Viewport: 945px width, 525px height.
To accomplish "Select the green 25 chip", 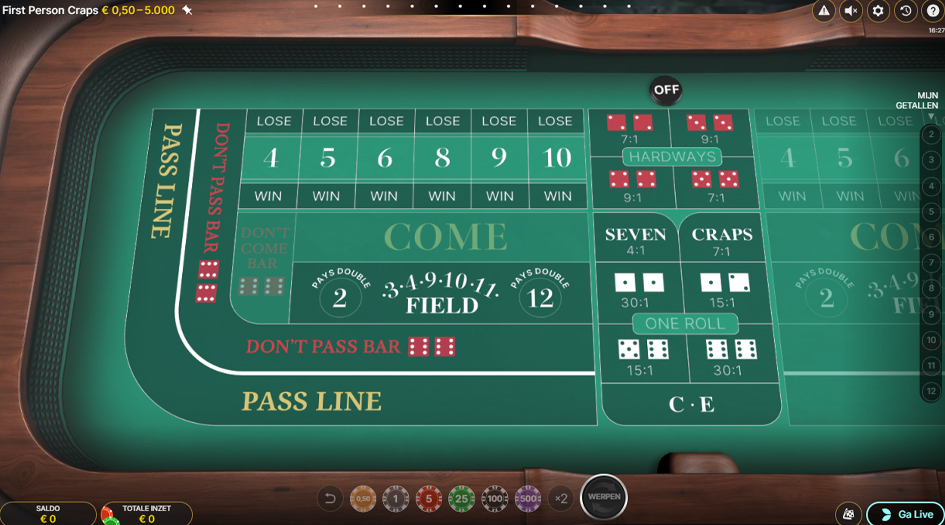I will [461, 498].
